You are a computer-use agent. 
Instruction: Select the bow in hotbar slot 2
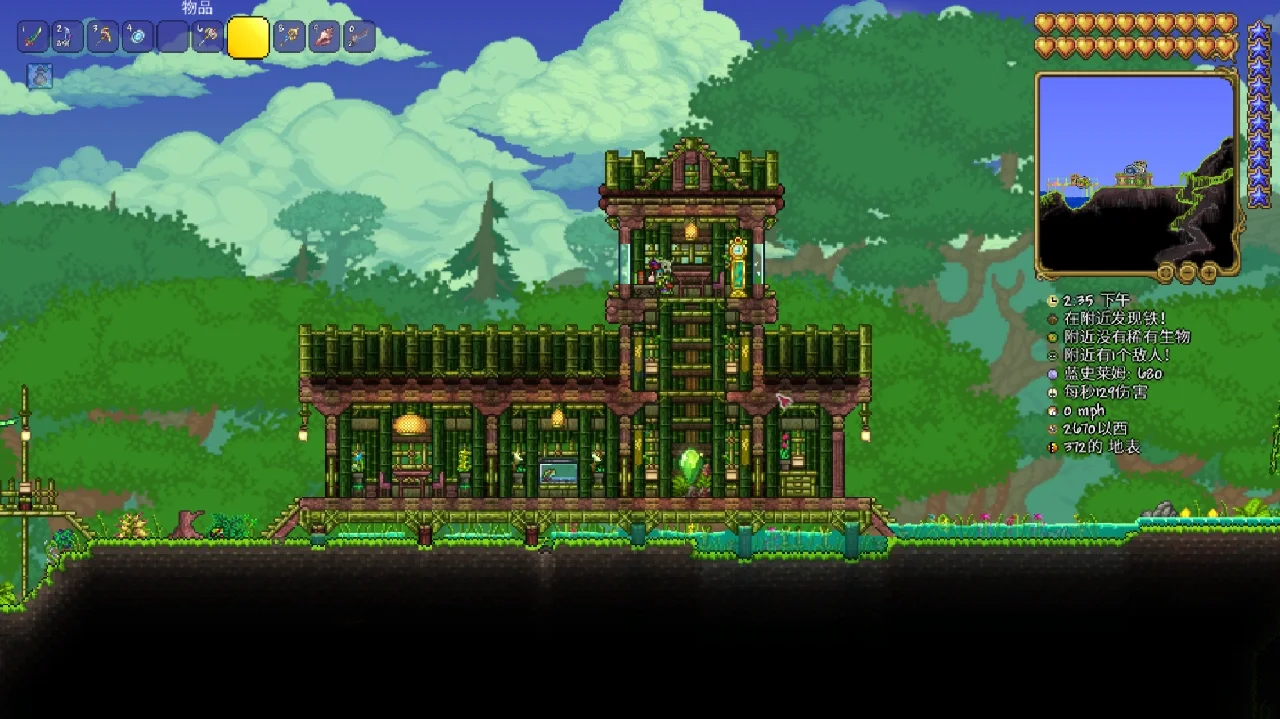pyautogui.click(x=67, y=37)
